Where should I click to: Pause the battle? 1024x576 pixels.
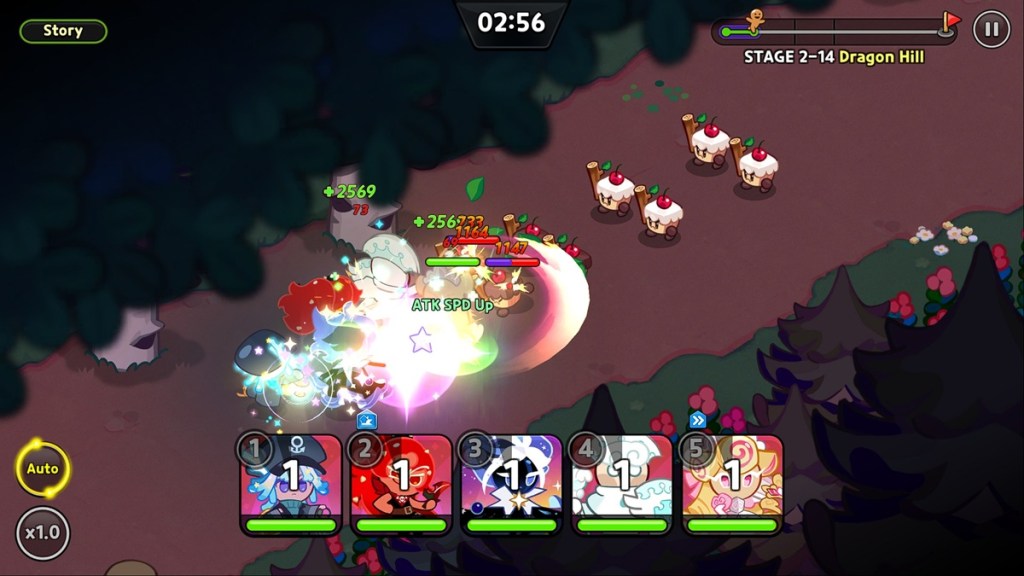tap(991, 29)
